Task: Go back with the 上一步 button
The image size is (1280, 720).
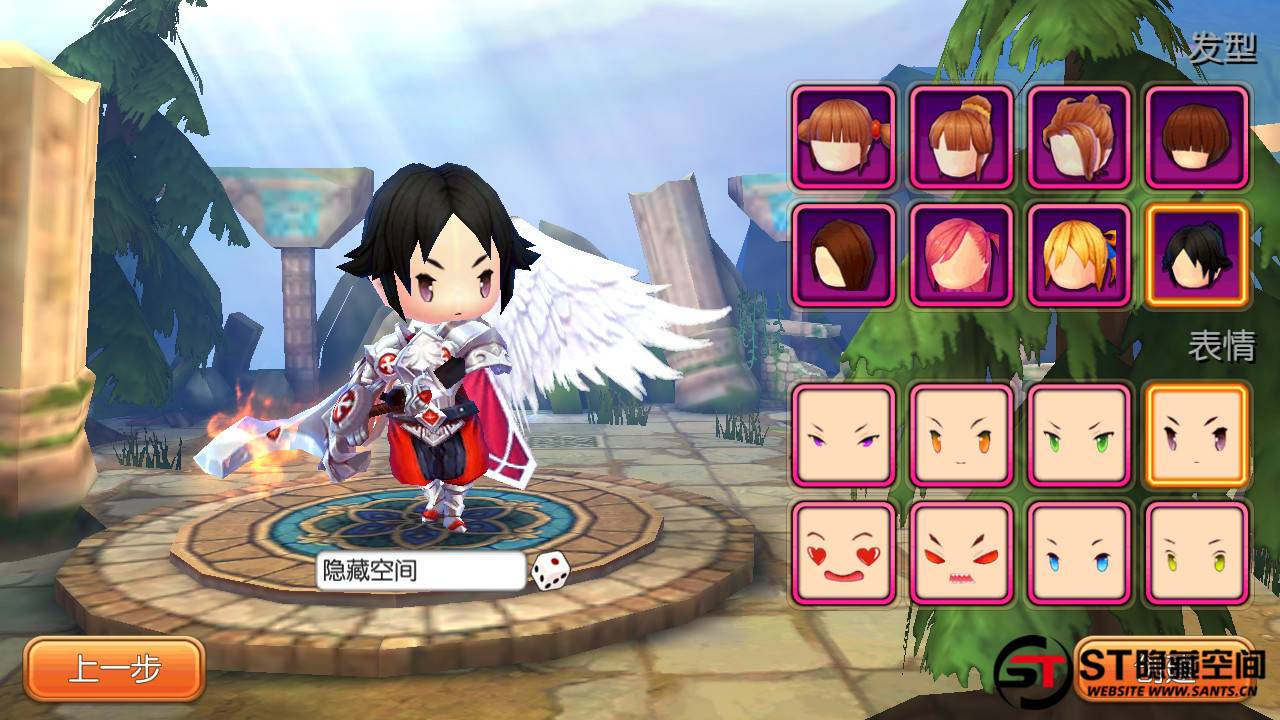Action: 115,669
